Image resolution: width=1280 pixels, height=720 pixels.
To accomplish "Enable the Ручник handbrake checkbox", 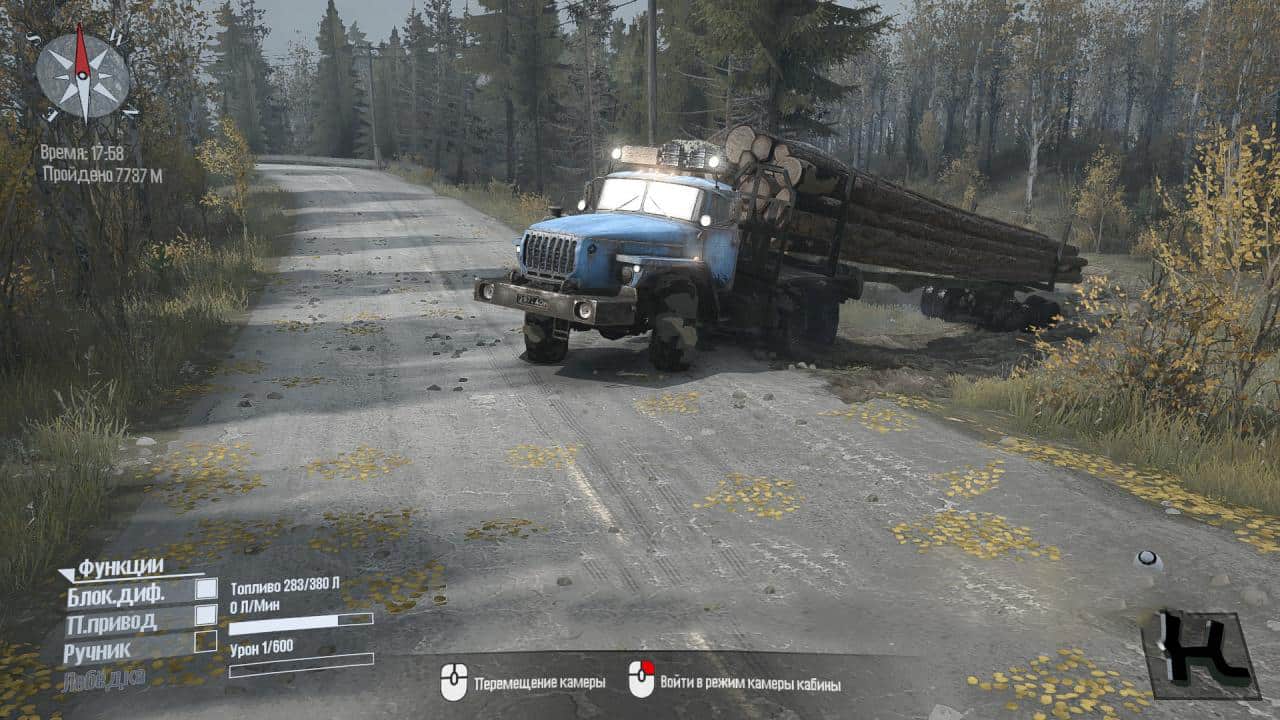I will pos(206,642).
